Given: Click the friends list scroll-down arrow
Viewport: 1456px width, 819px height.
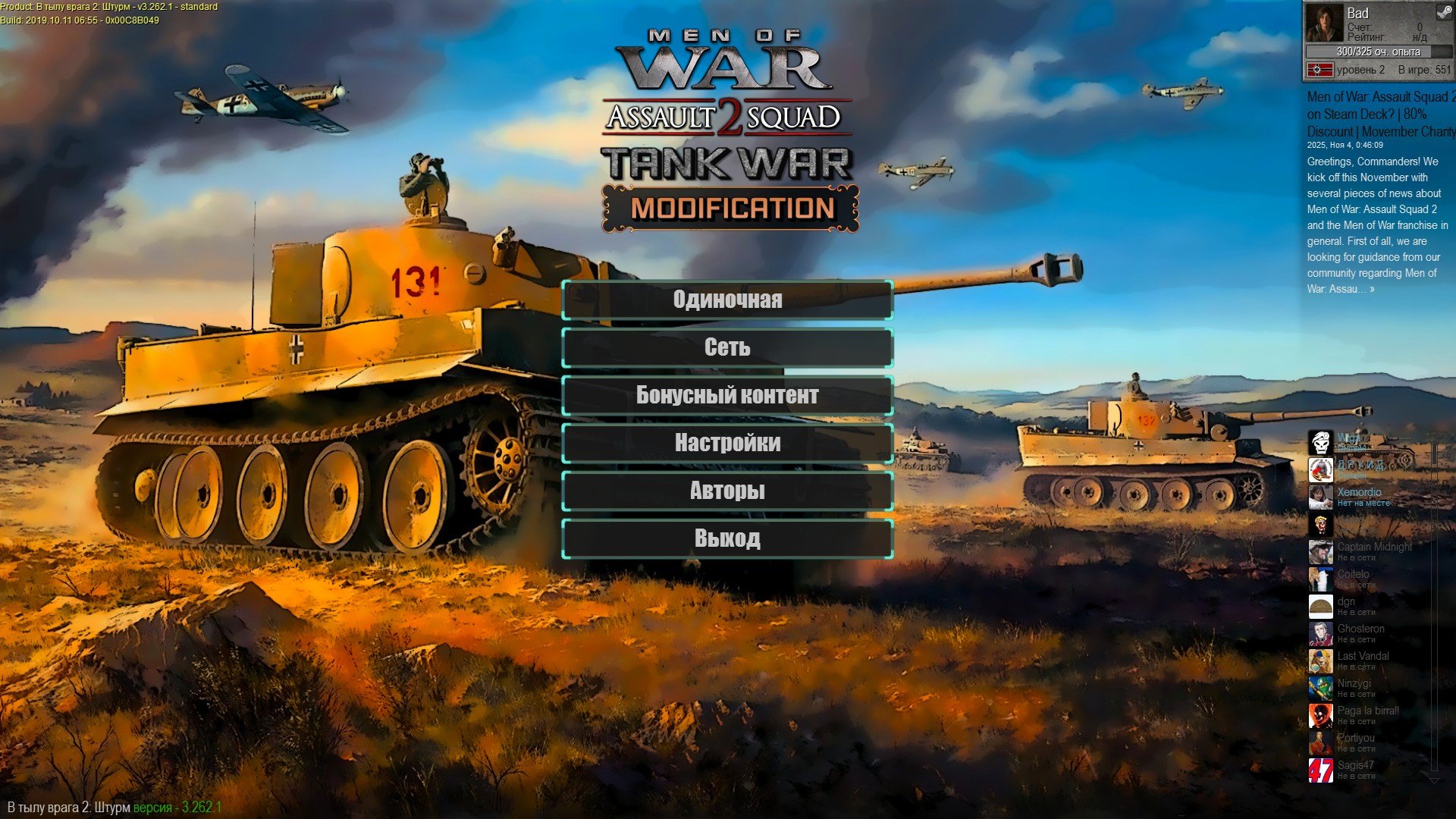Looking at the screenshot, I should click(1433, 780).
